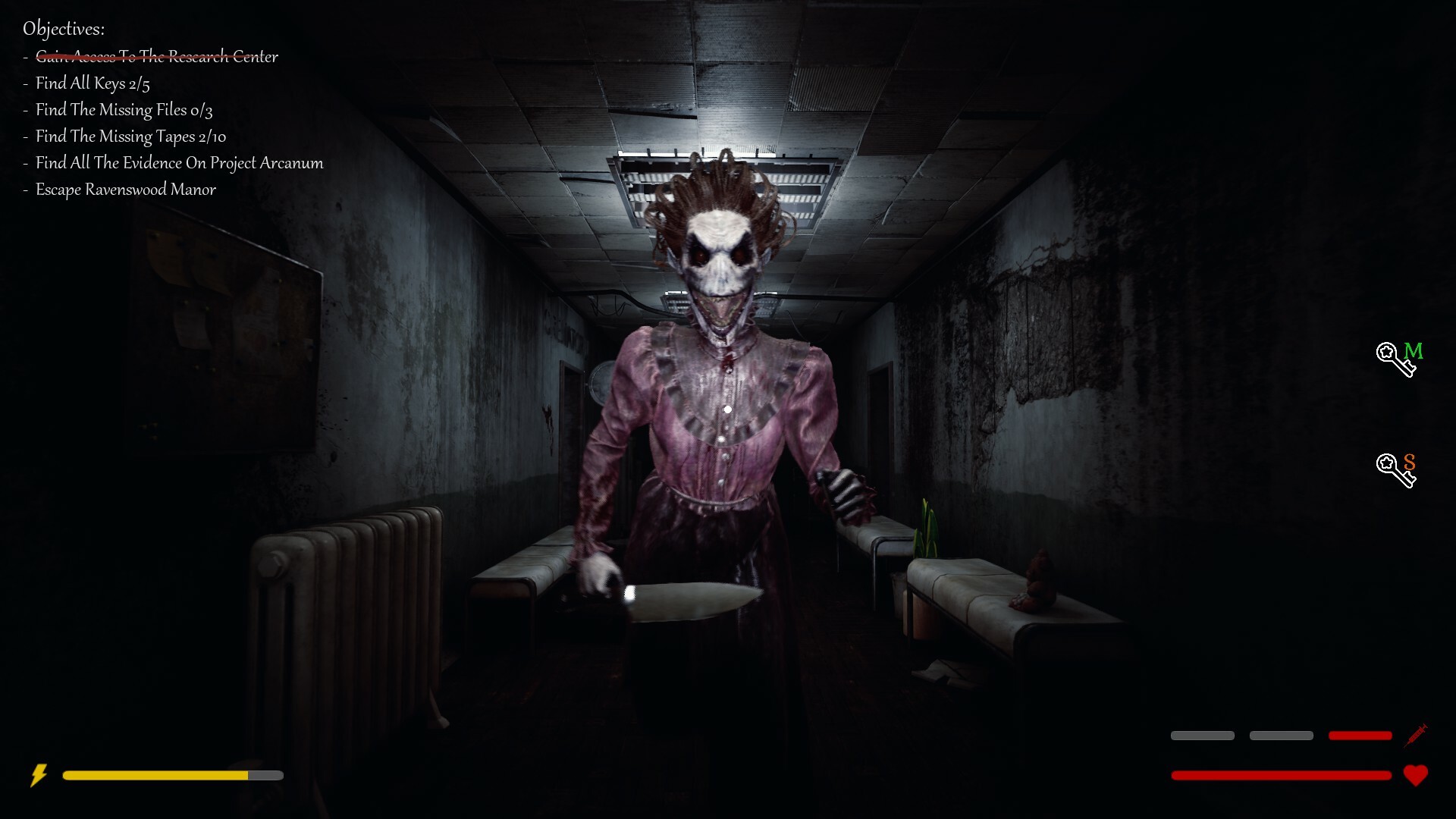Click the red inventory slot capsule
This screenshot has width=1456, height=819.
click(1361, 736)
